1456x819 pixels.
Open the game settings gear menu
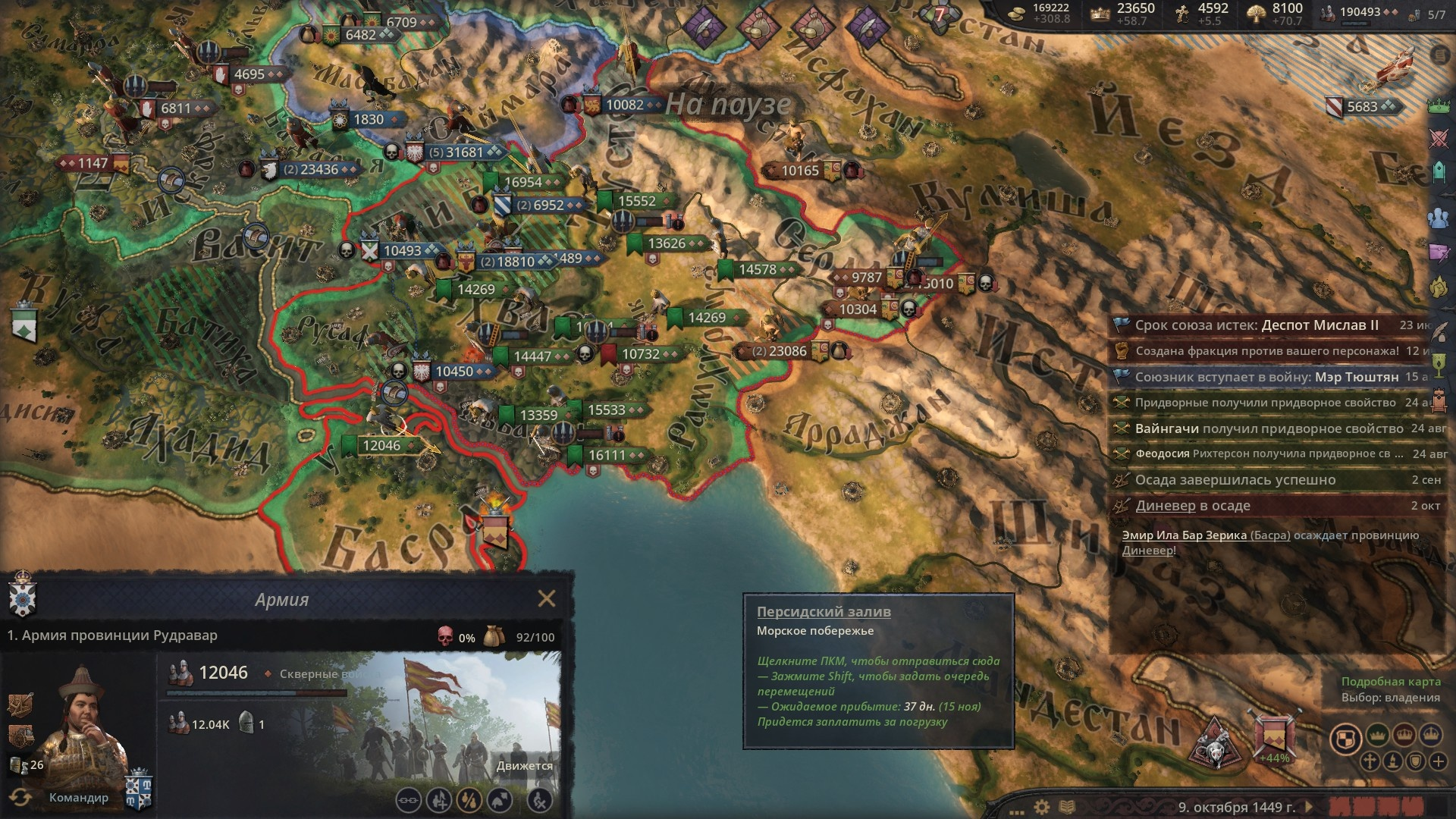pyautogui.click(x=1043, y=807)
